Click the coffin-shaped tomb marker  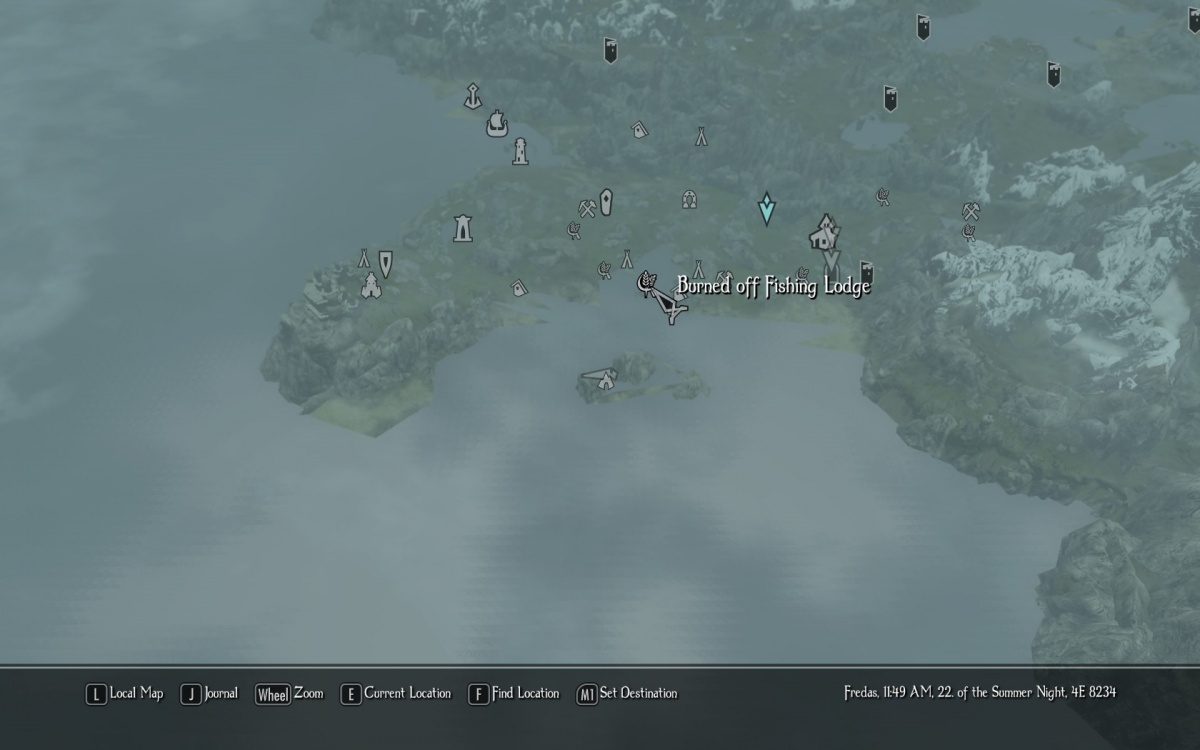(x=605, y=199)
